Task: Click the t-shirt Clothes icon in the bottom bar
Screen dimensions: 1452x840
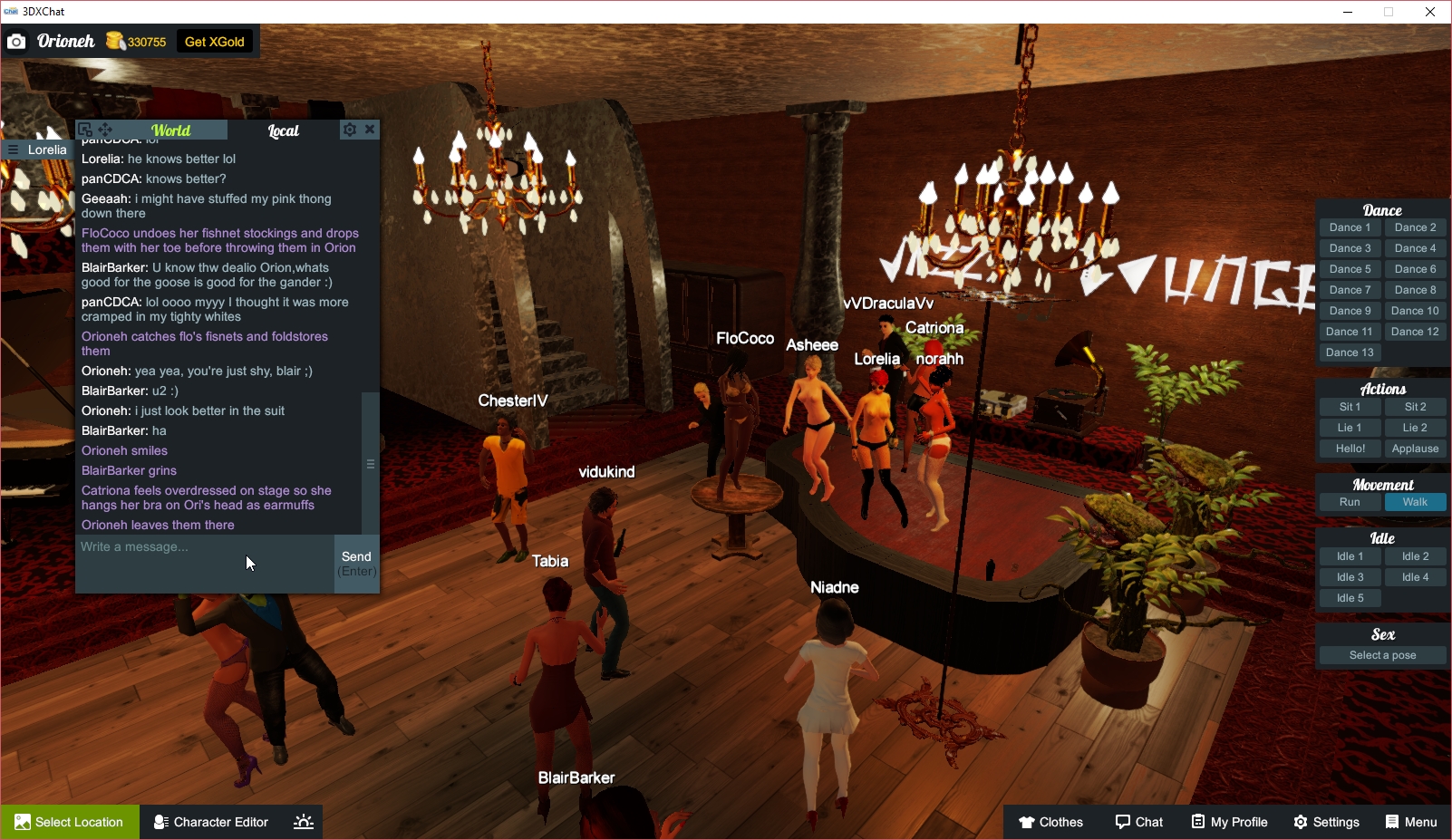Action: point(1027,822)
